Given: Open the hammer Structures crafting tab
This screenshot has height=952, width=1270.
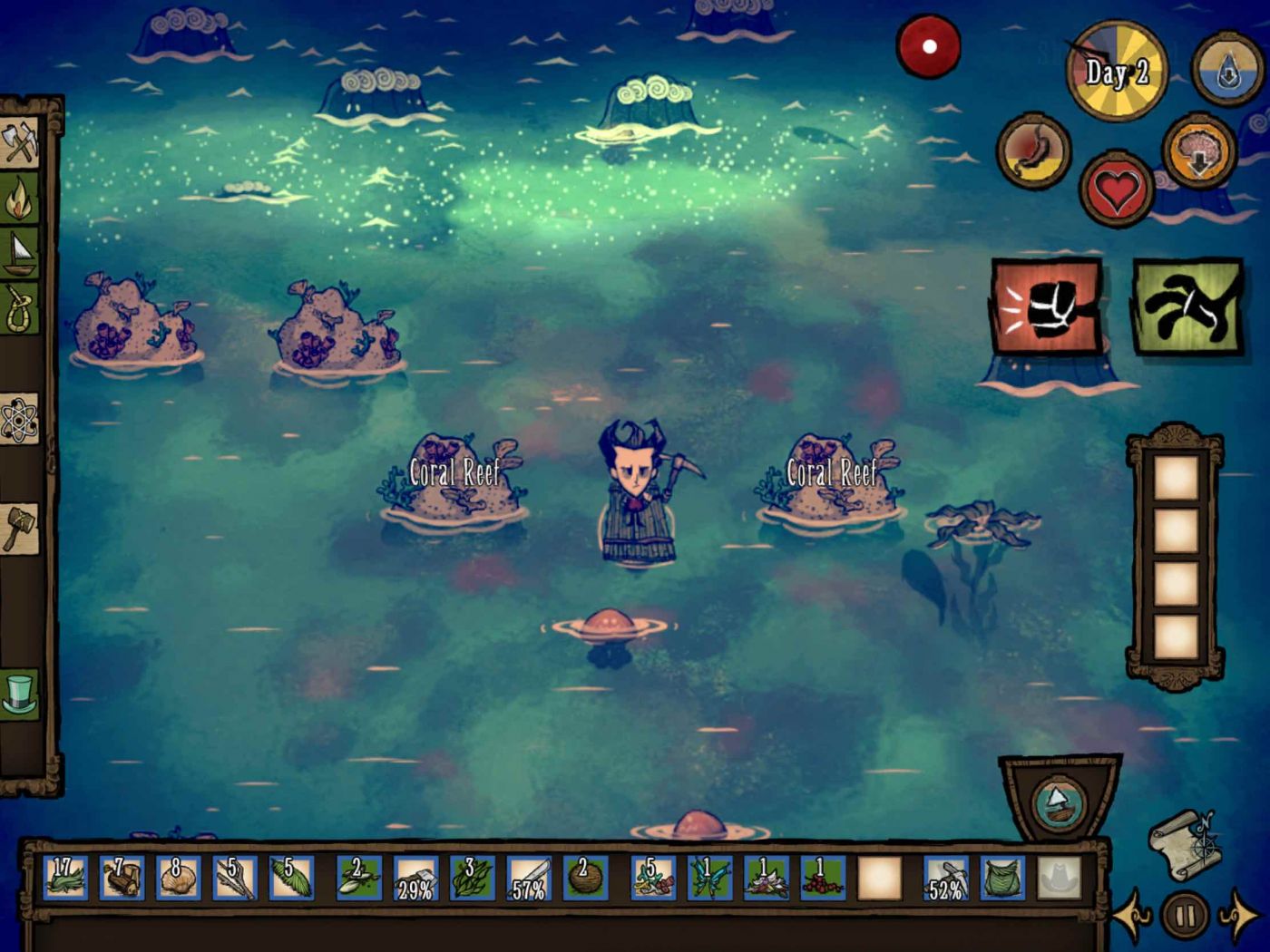Looking at the screenshot, I should pyautogui.click(x=20, y=529).
